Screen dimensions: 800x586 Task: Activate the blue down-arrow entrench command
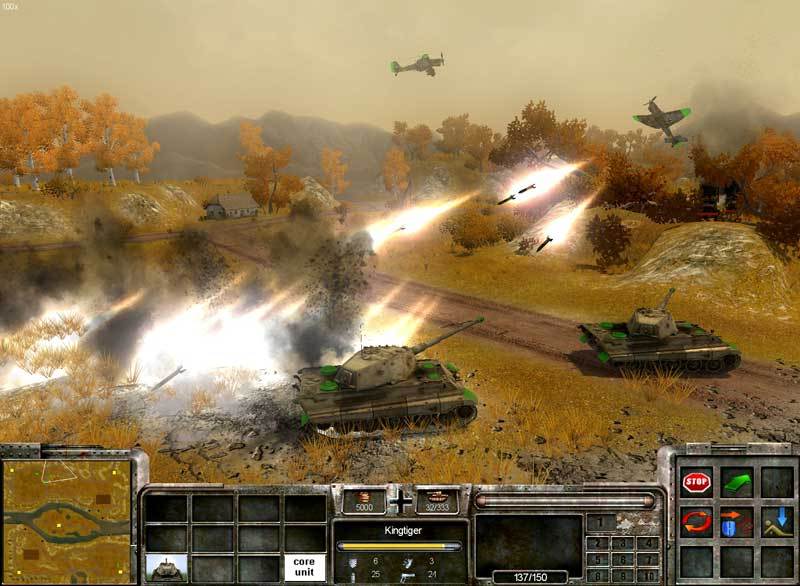(x=776, y=521)
